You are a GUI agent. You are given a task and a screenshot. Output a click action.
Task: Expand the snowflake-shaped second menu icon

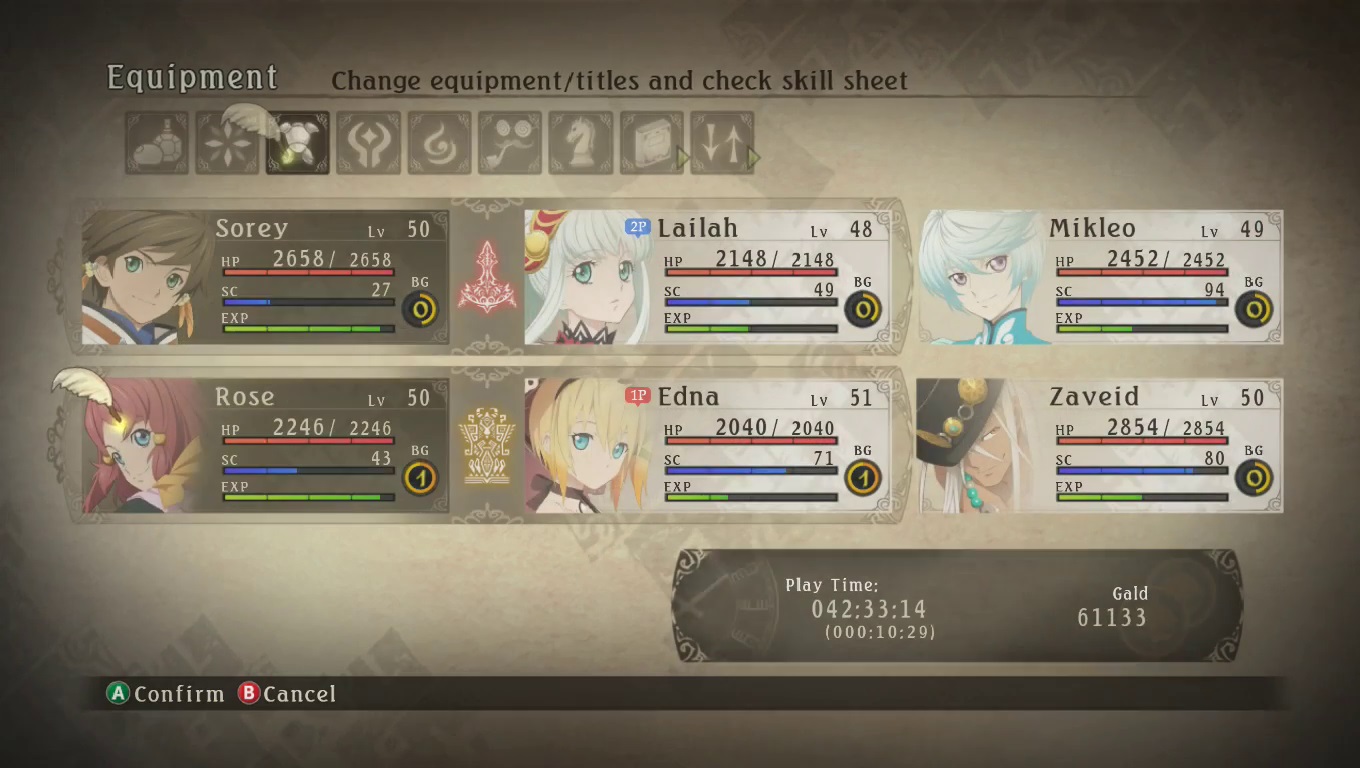click(226, 140)
